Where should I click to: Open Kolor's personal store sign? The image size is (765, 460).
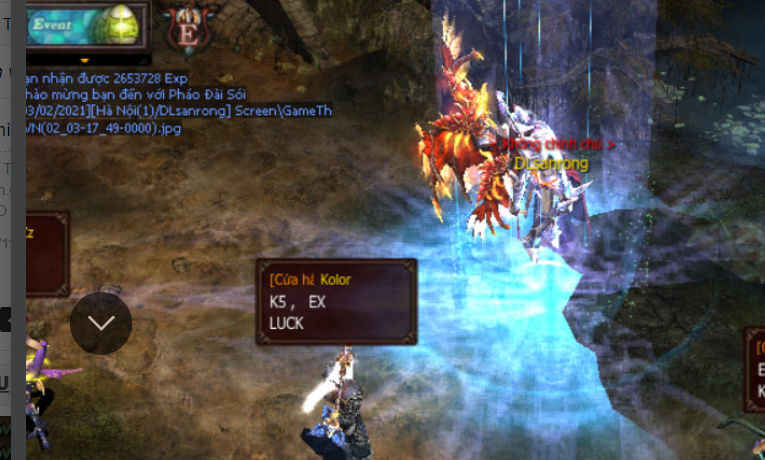coord(336,301)
